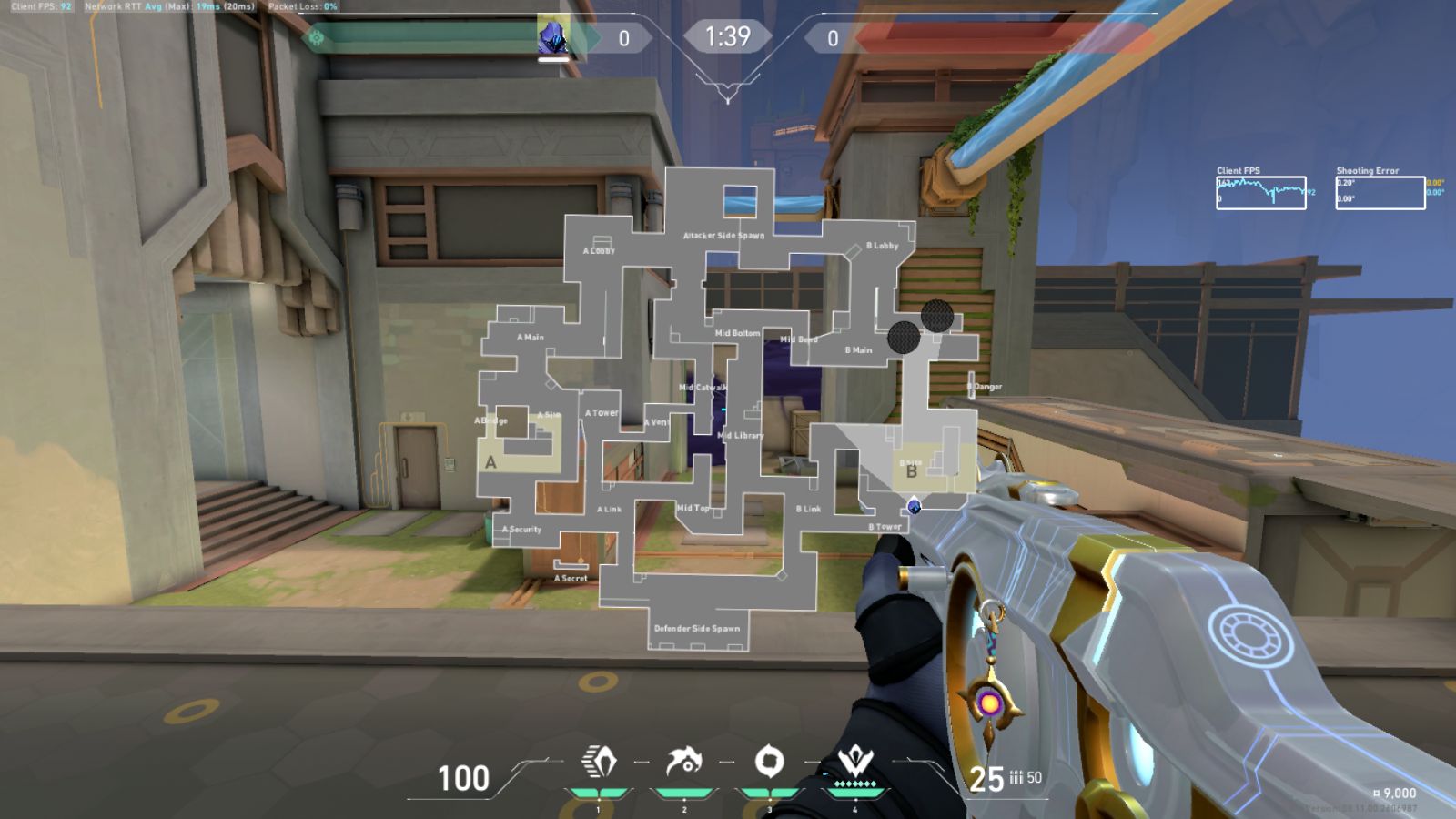Select the Dark Cover smoke ability

tap(769, 762)
